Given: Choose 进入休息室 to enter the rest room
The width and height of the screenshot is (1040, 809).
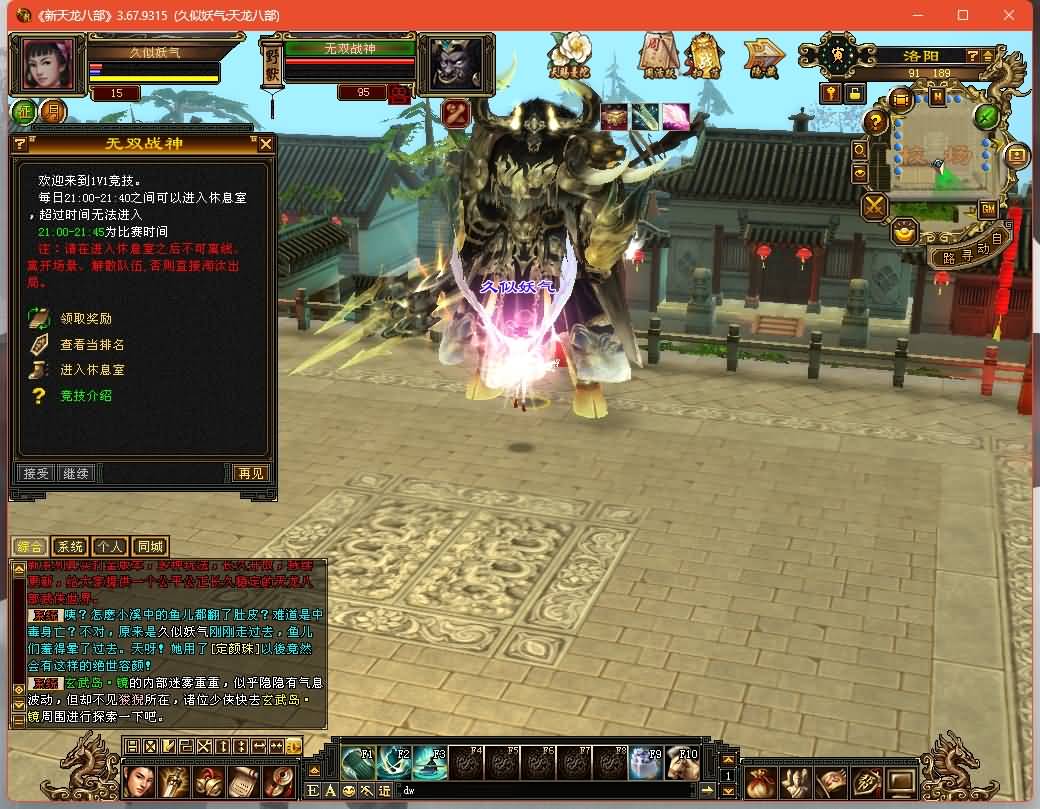Looking at the screenshot, I should point(92,370).
